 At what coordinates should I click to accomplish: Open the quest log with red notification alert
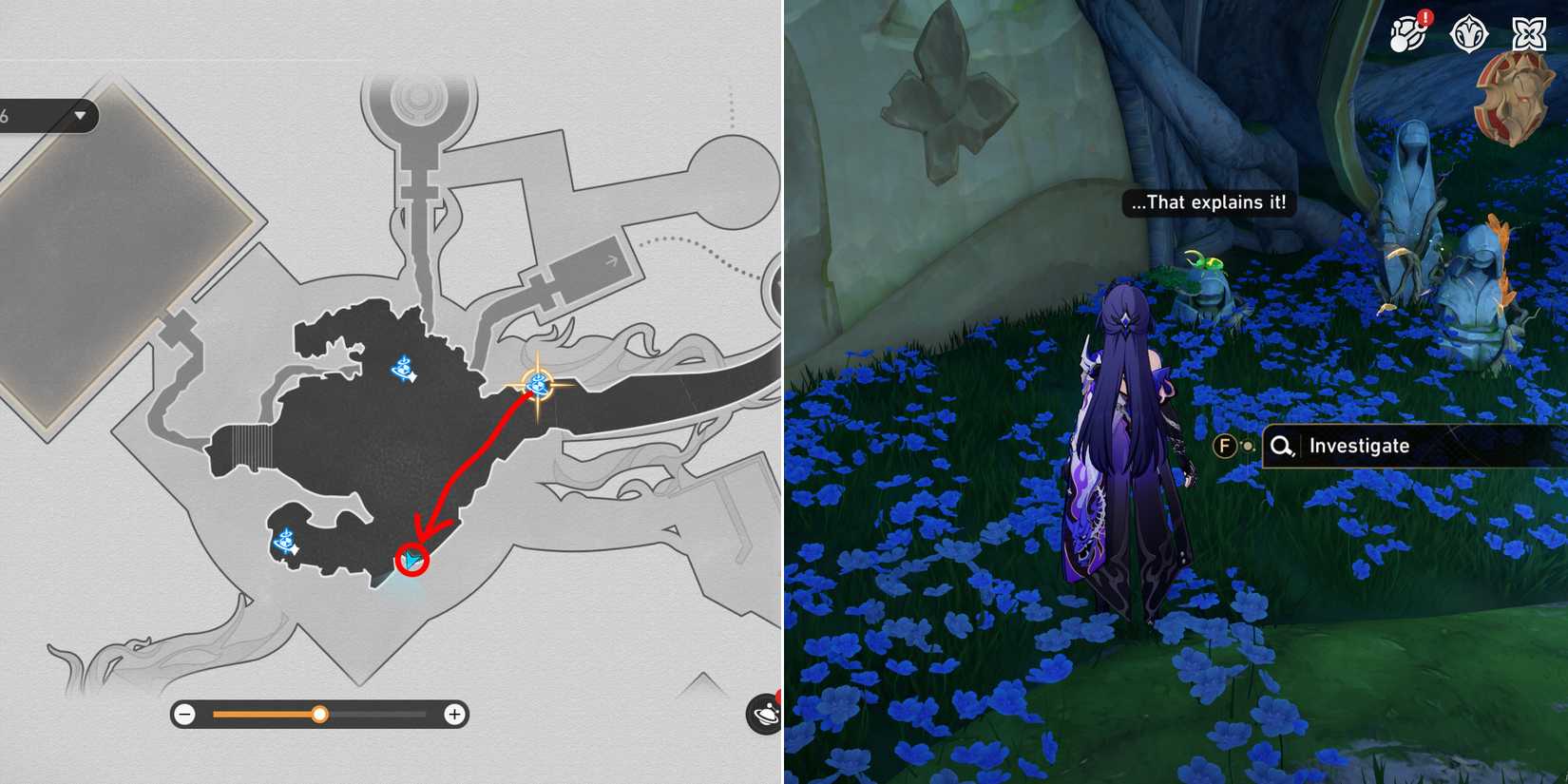[x=1409, y=31]
